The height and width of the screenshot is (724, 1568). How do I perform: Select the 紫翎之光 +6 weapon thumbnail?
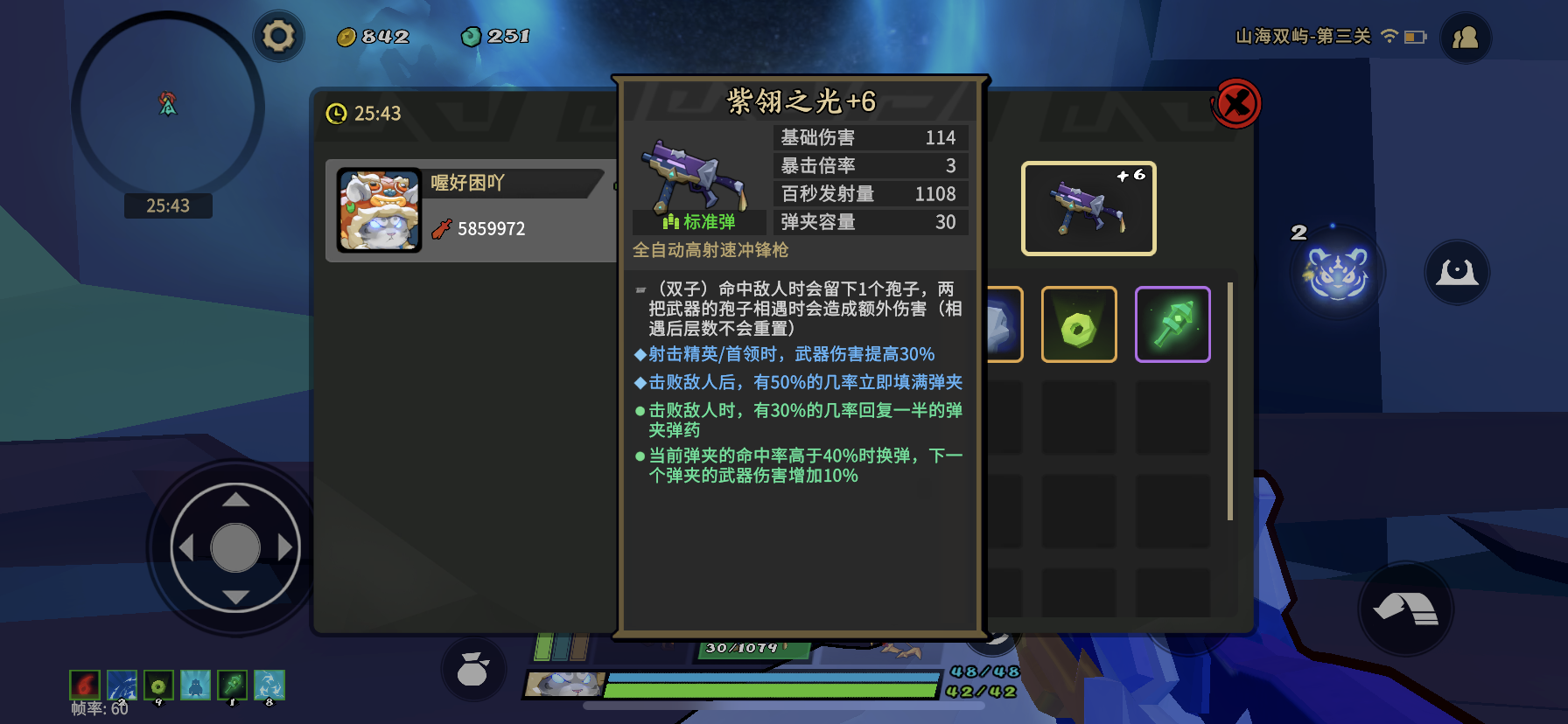[x=1088, y=207]
